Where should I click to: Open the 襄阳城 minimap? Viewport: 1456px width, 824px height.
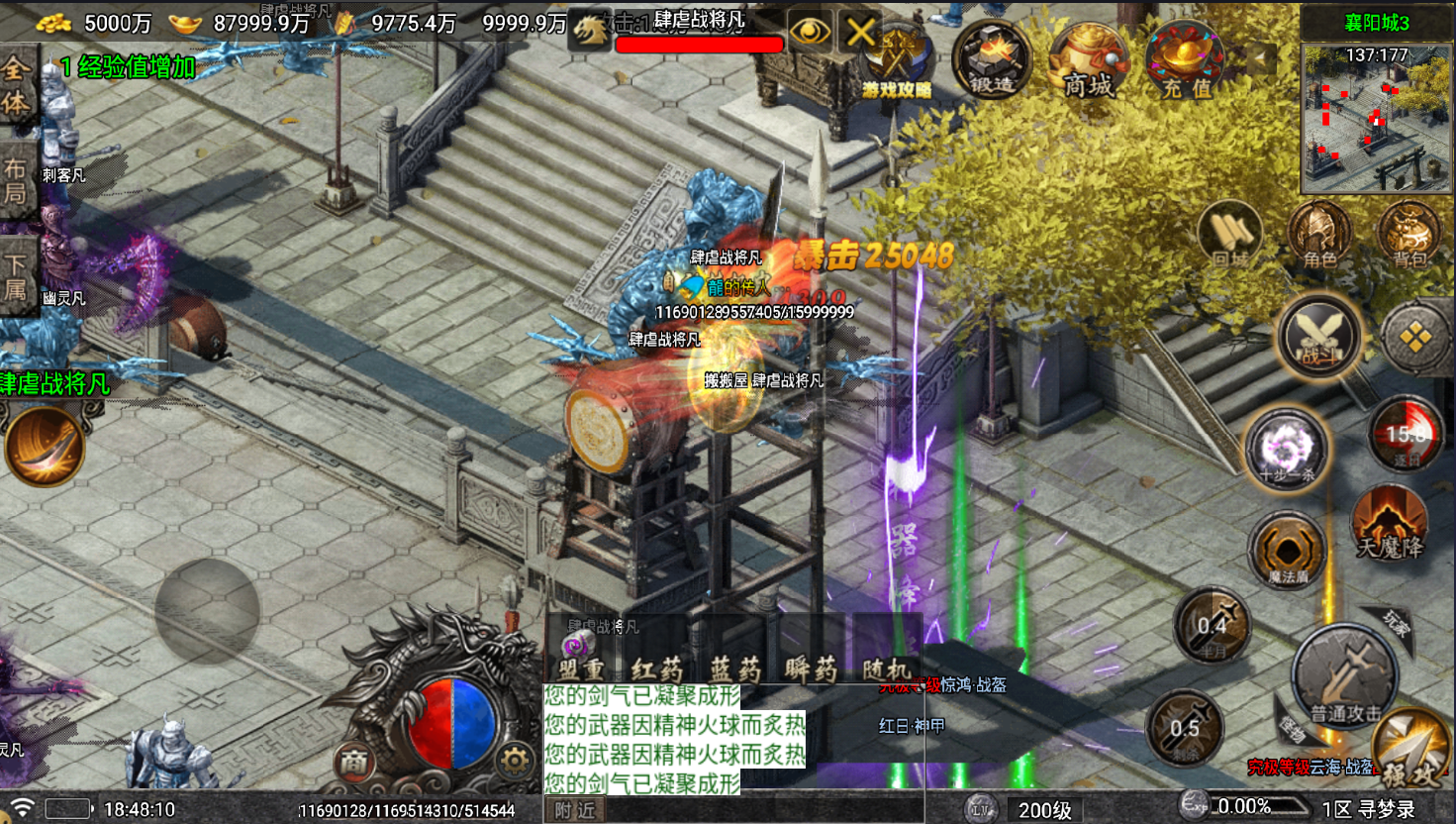point(1376,119)
